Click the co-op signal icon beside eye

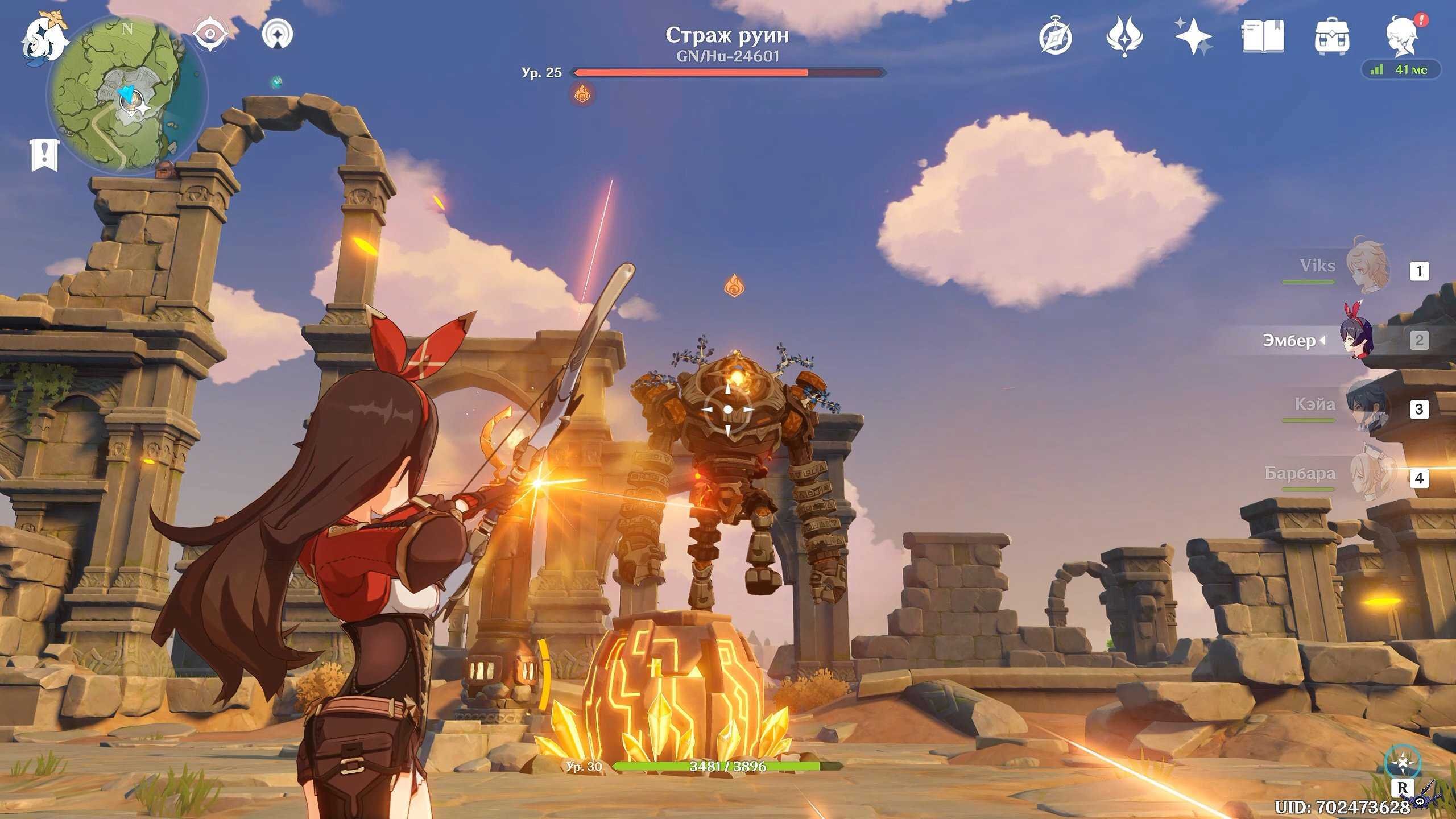tap(278, 34)
